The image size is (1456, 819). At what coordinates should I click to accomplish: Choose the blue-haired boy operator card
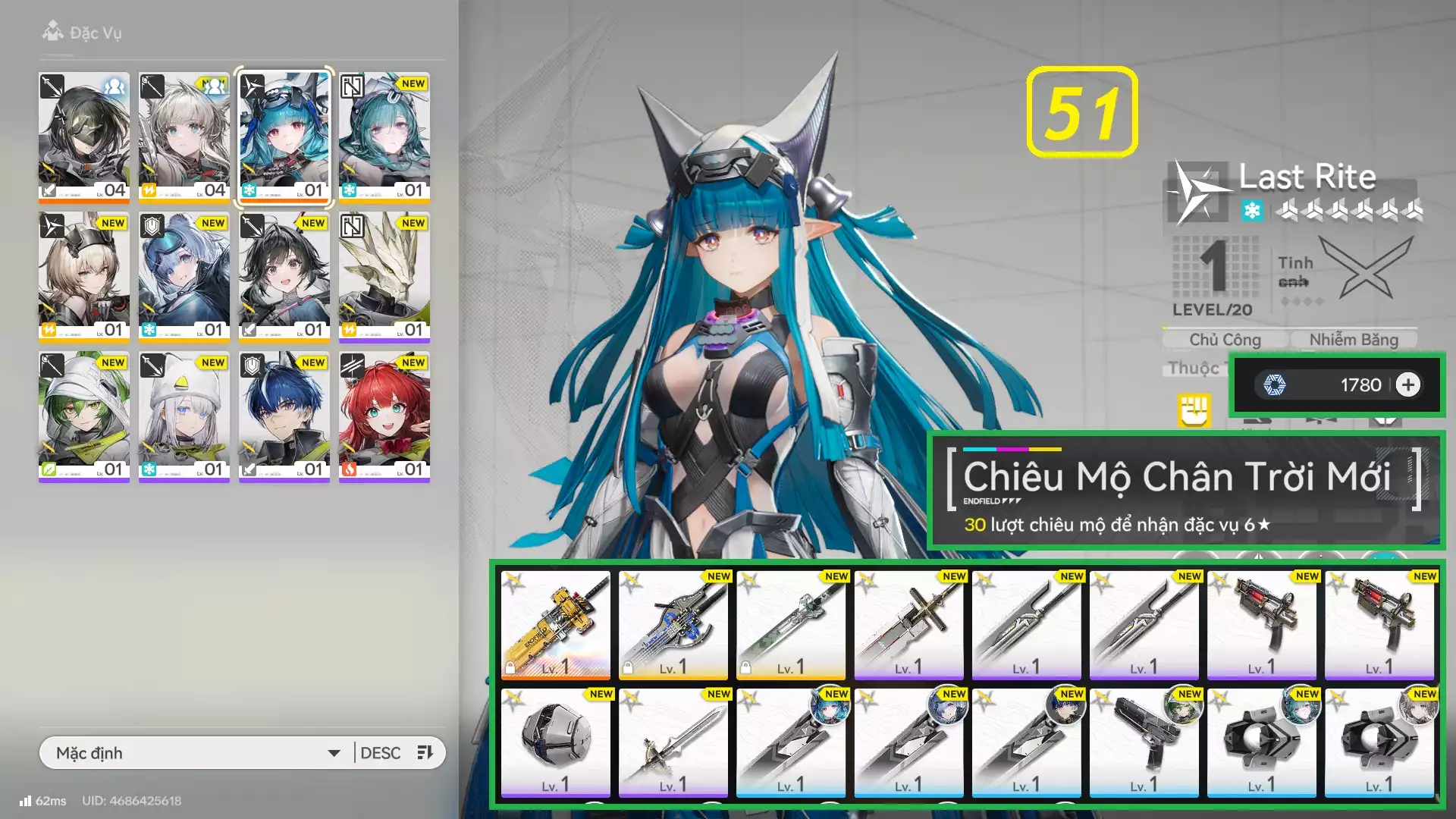click(x=284, y=416)
